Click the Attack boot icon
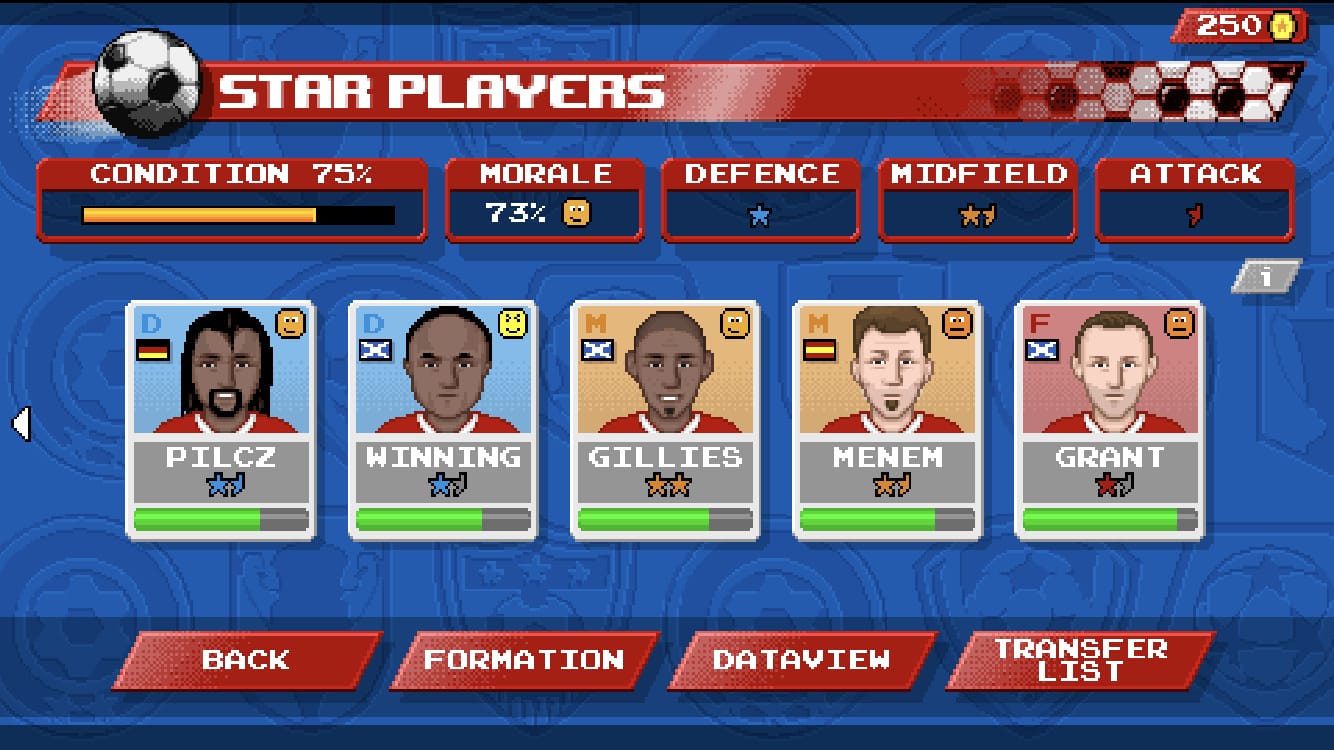Screen dimensions: 1334x750 point(1192,213)
